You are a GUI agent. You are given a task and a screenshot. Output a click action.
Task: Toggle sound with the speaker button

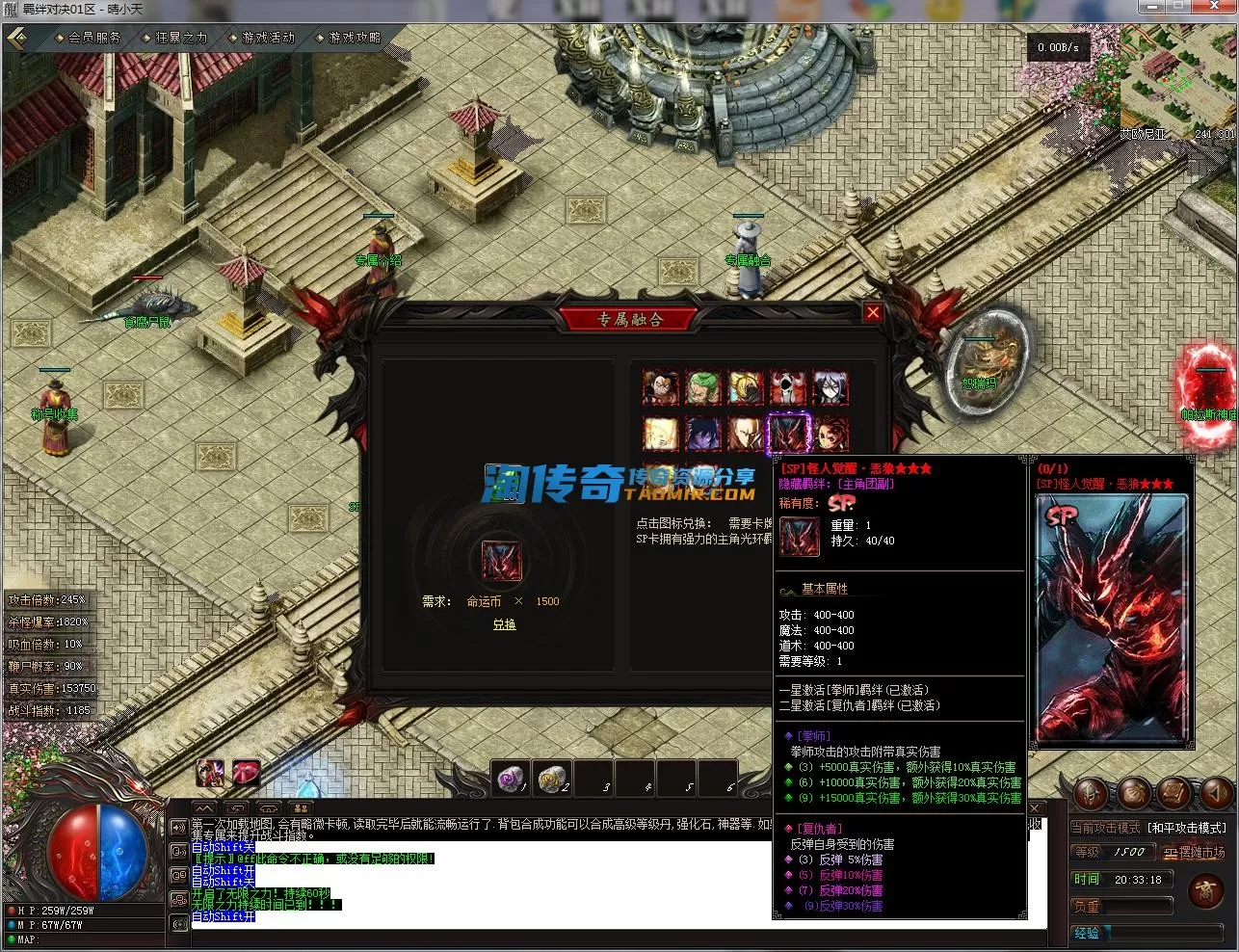point(1217,793)
